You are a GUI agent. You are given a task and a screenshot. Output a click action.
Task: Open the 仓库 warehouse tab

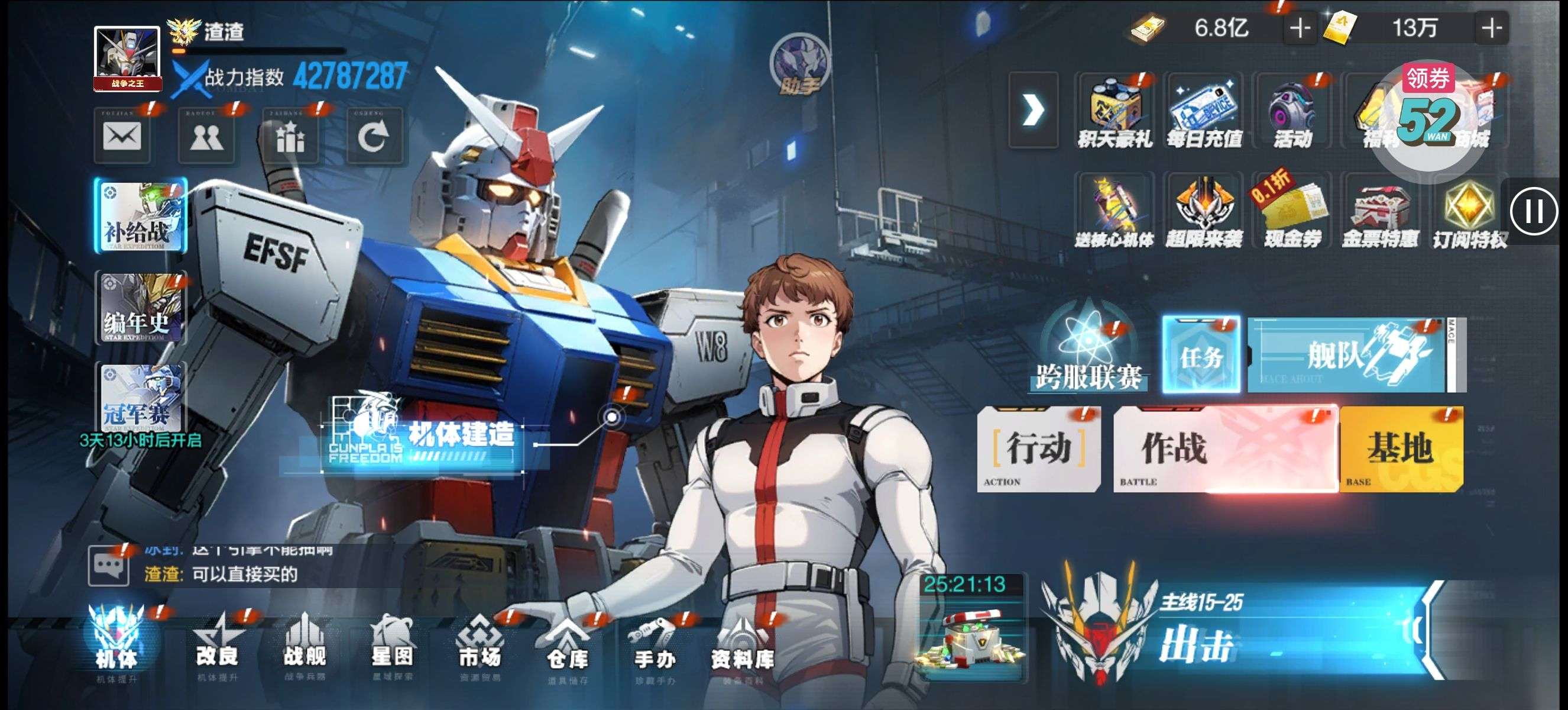click(567, 648)
